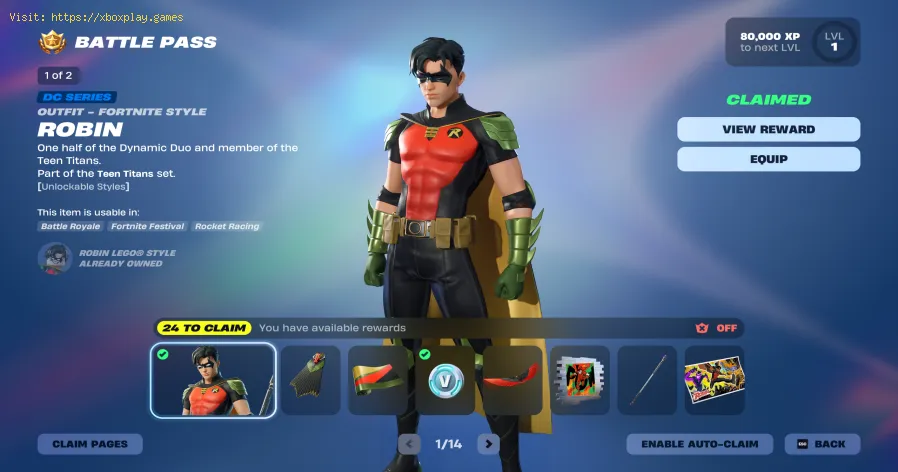
Task: Choose the Robin spray reward tile
Action: (x=580, y=380)
